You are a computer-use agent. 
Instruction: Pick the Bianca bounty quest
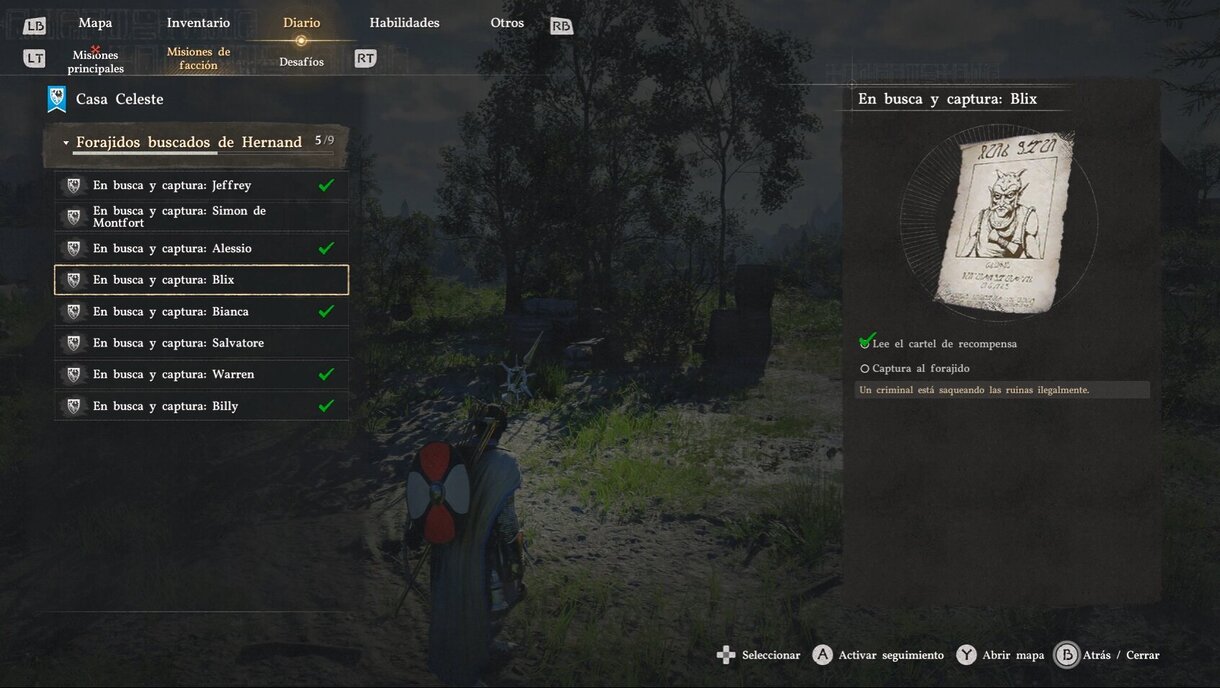pos(201,312)
